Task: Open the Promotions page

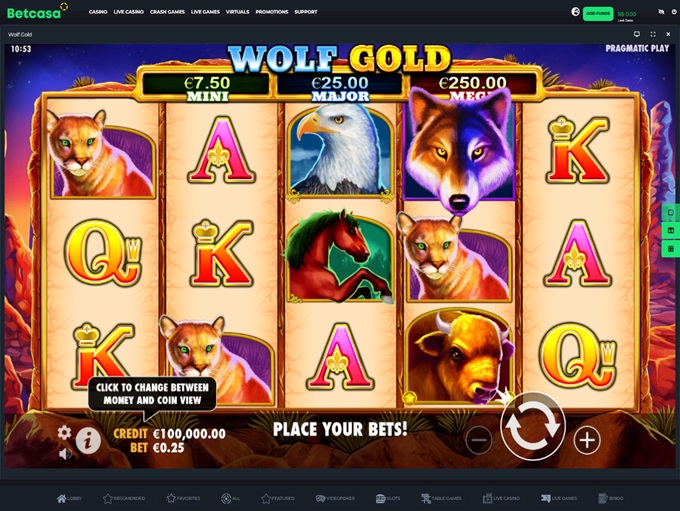Action: 271,12
